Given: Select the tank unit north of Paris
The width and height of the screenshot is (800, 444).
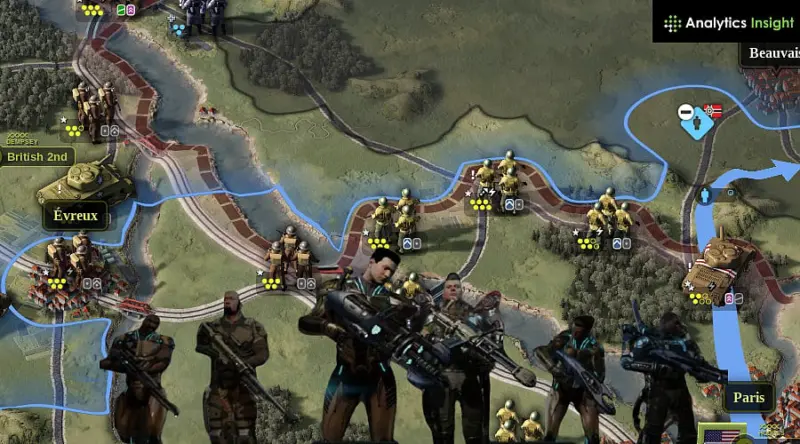Looking at the screenshot, I should click(716, 262).
